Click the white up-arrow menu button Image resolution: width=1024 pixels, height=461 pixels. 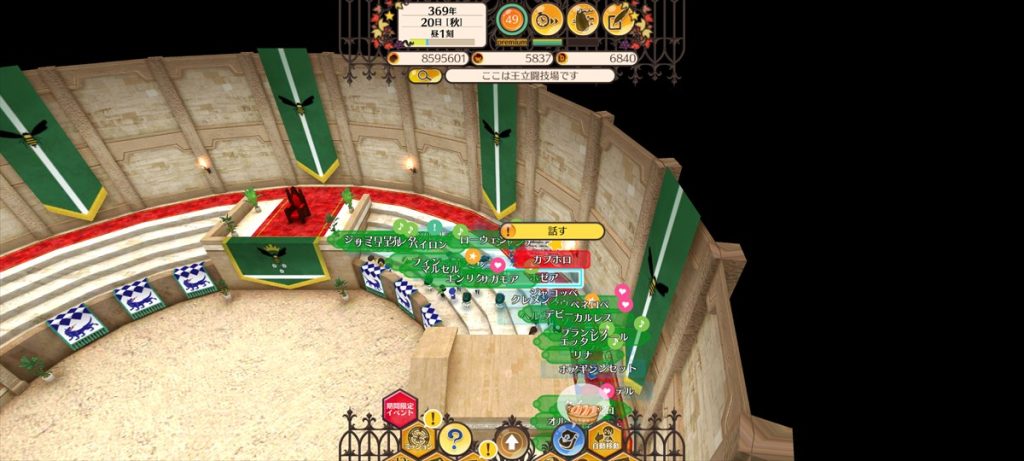coord(512,441)
